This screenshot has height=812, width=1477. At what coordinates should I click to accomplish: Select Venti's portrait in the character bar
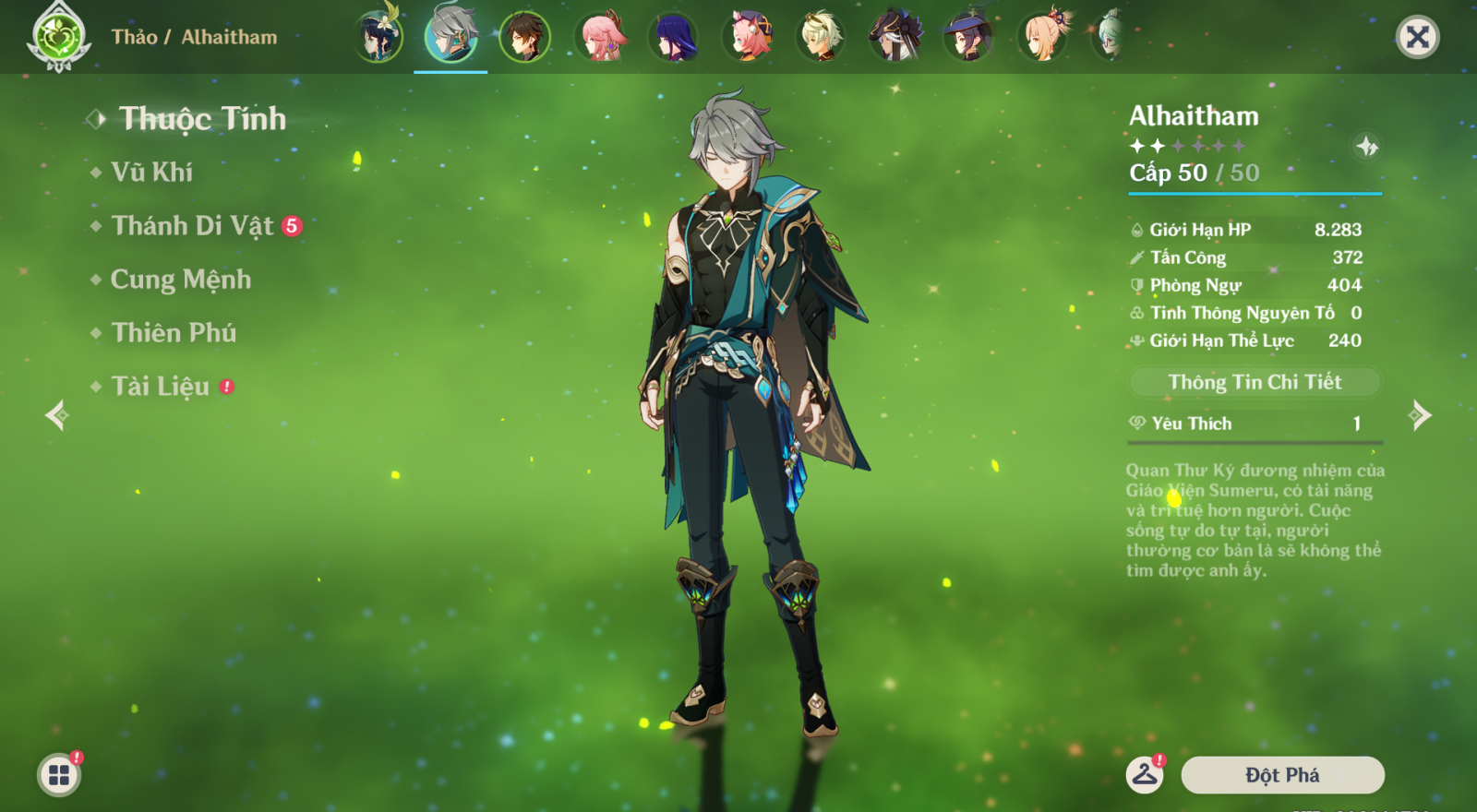tap(378, 37)
